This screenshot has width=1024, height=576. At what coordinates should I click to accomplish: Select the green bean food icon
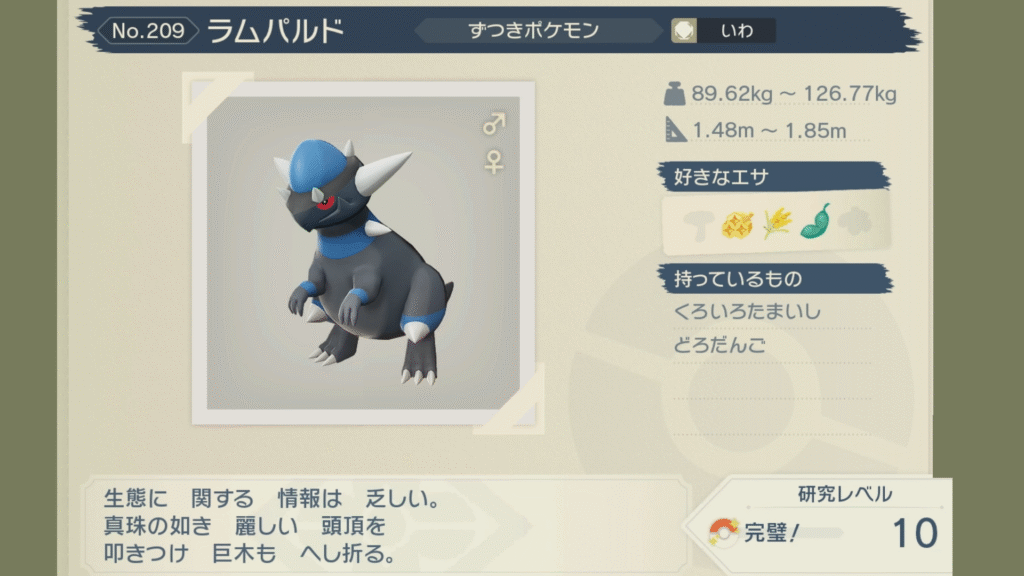tap(815, 222)
